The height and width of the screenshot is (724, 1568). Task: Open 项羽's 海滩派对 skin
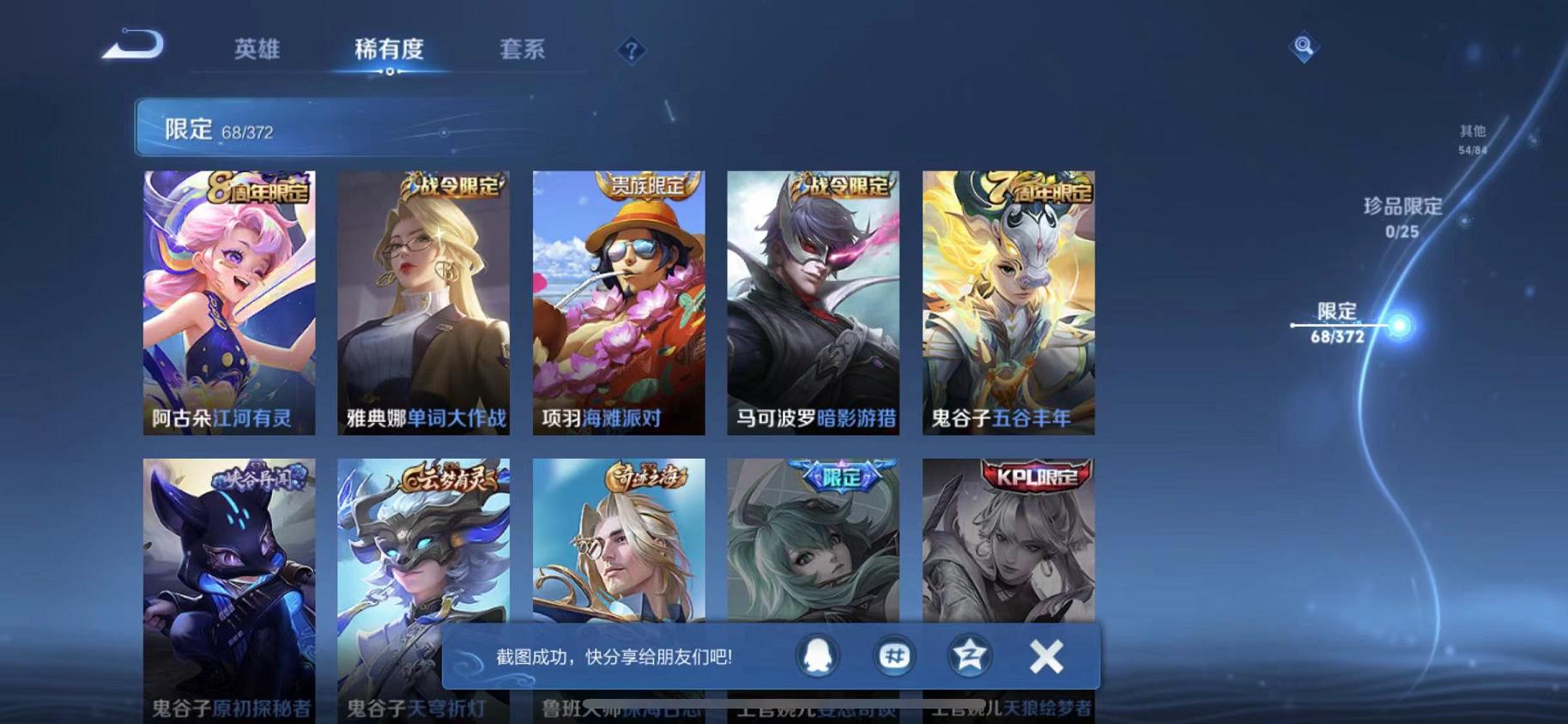click(x=616, y=300)
